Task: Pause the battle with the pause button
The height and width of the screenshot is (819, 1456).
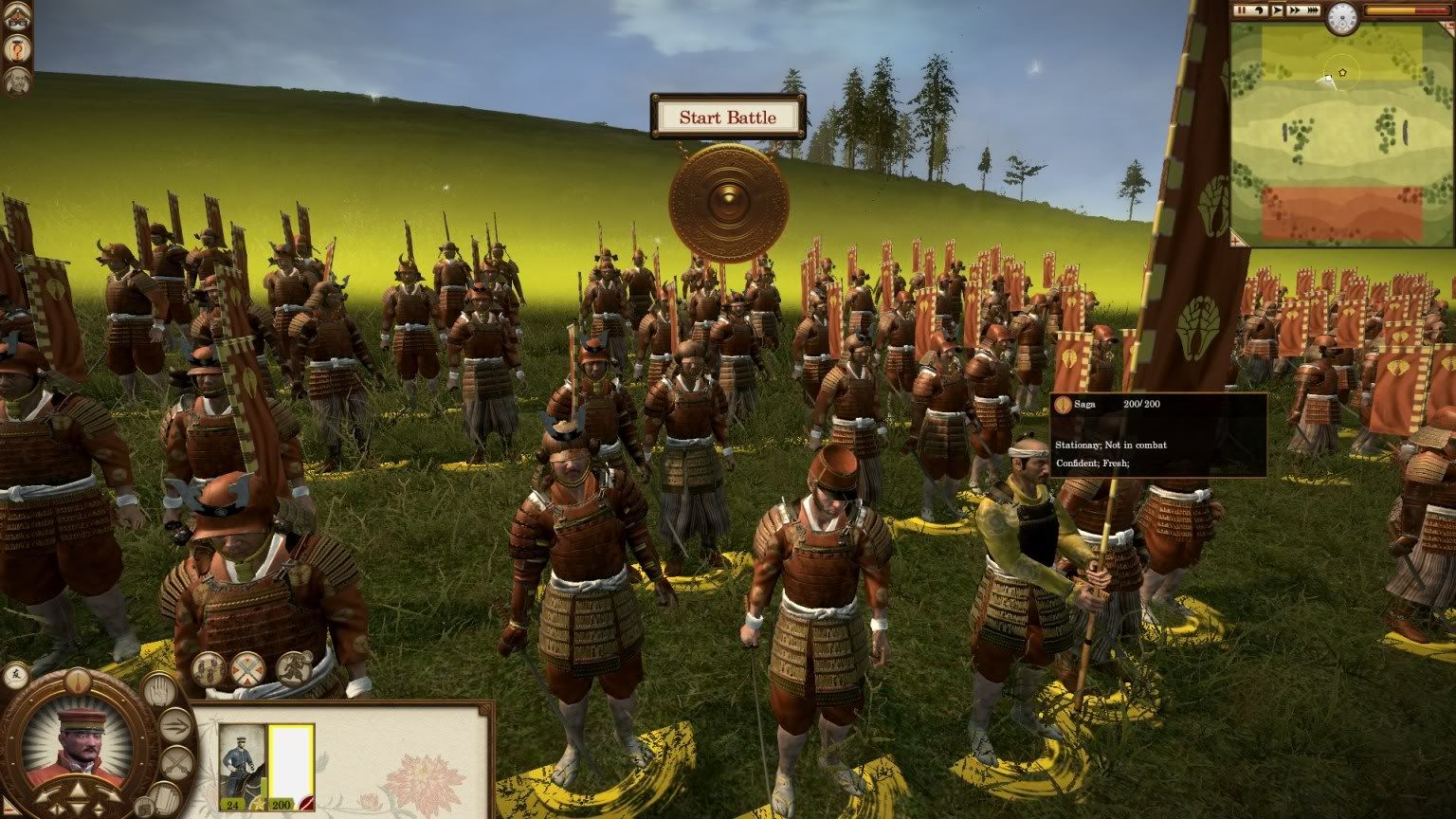Action: coord(1242,10)
